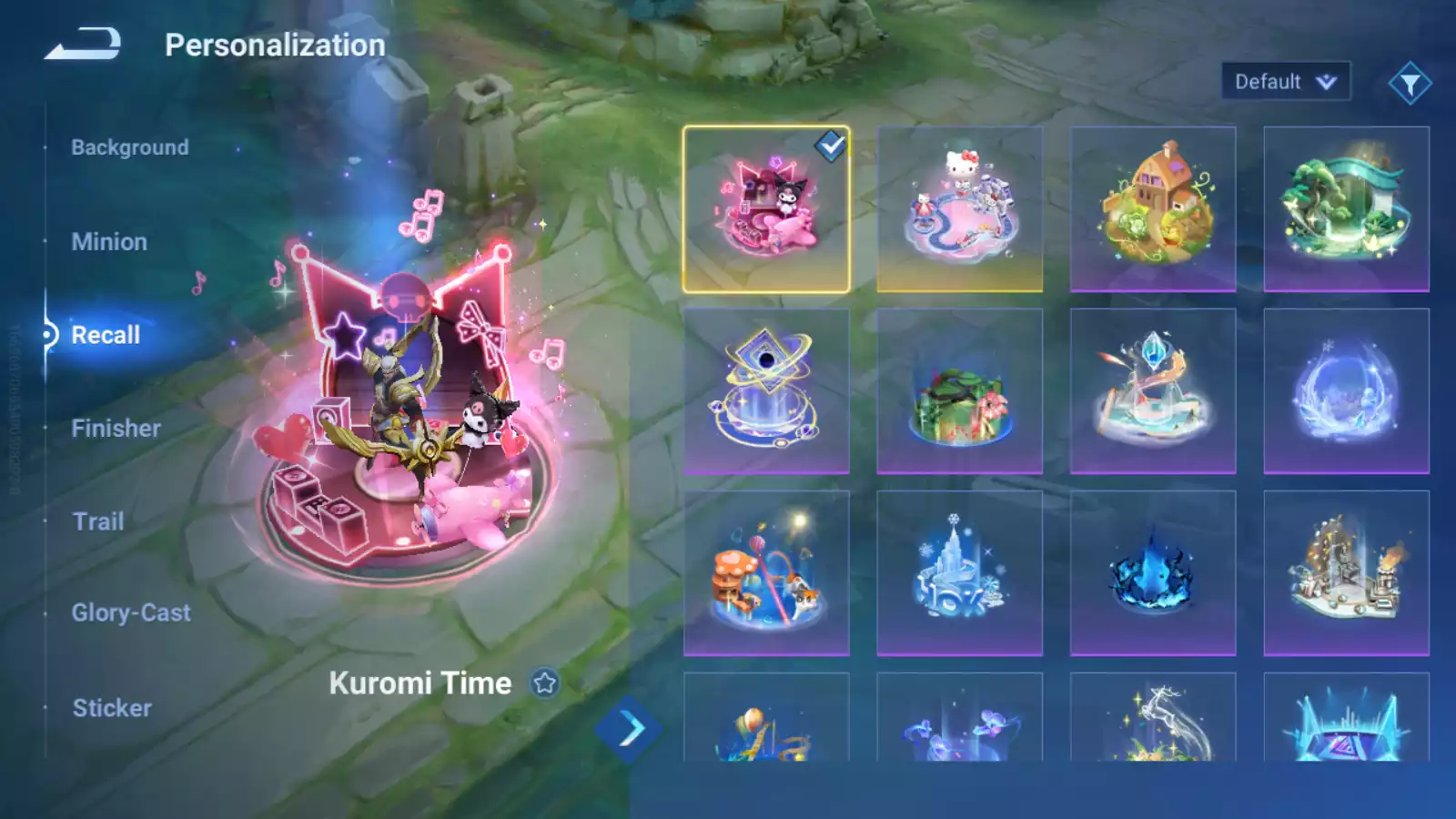Click the blue diamond arrow button

pos(630,729)
